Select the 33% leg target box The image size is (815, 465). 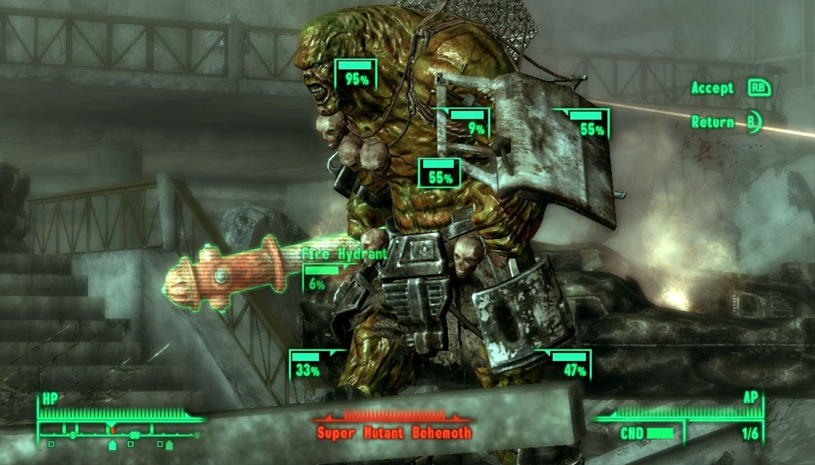306,365
